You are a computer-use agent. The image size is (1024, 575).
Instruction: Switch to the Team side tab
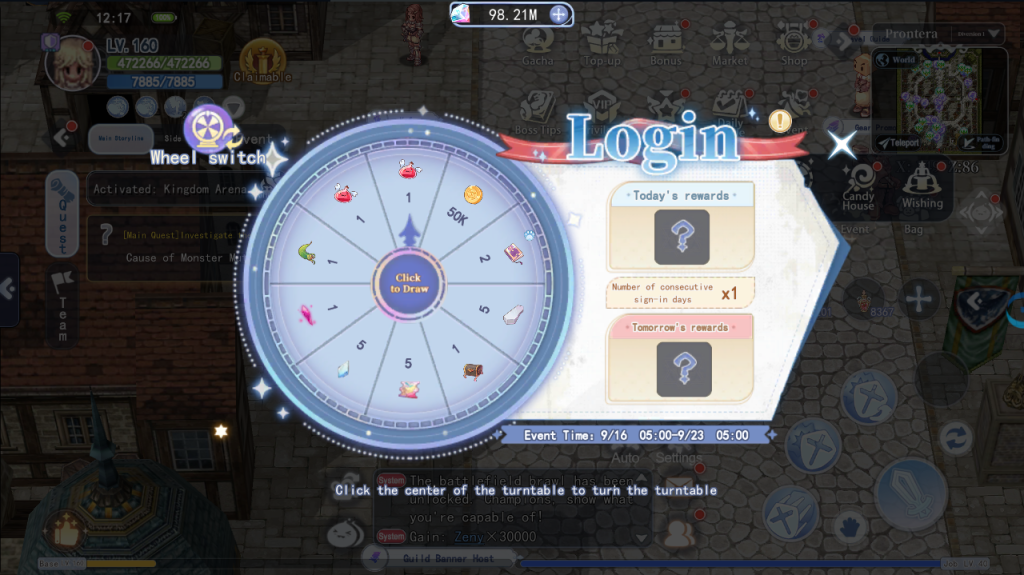coord(62,307)
